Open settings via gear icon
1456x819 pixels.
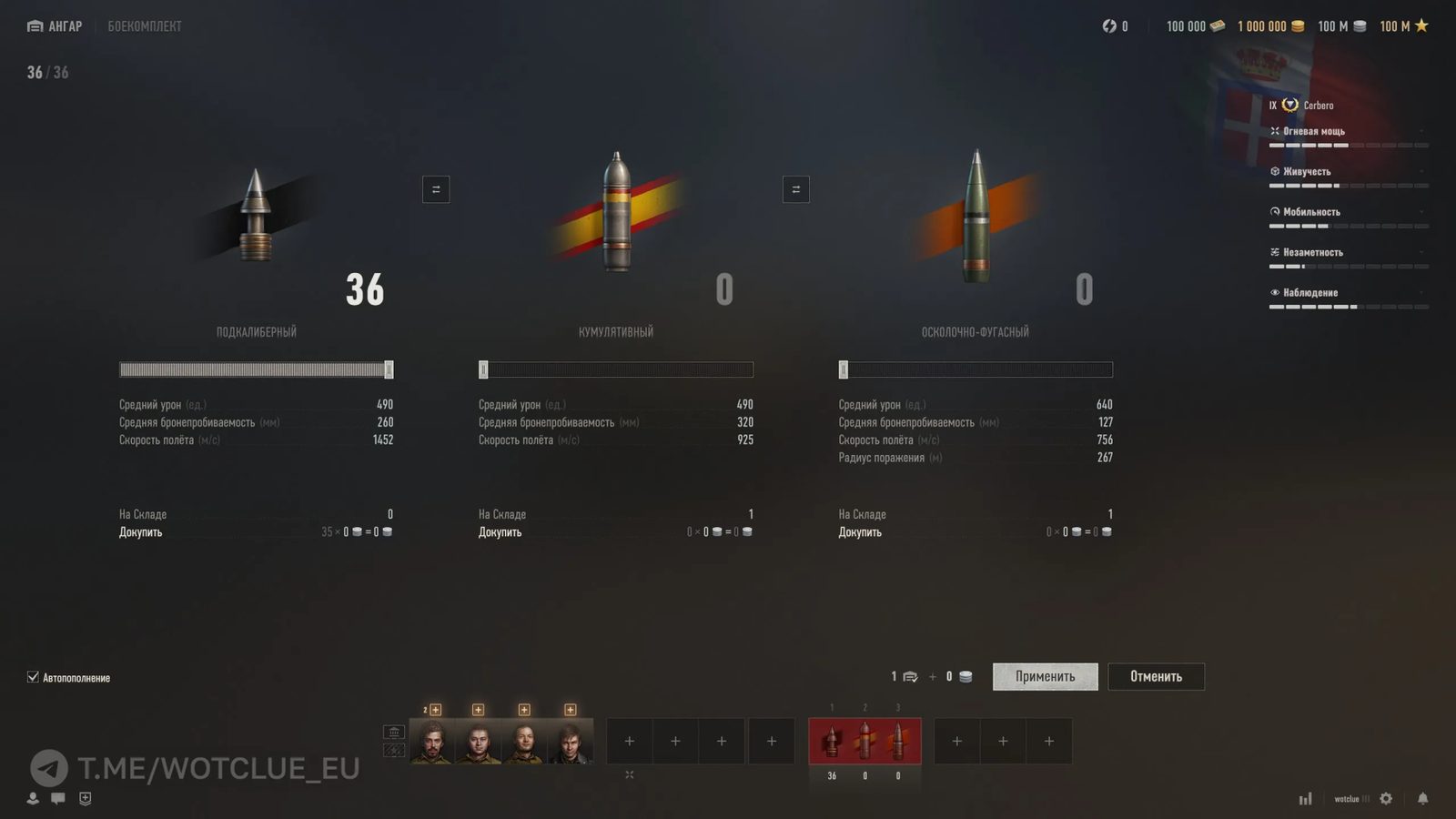coord(1386,798)
